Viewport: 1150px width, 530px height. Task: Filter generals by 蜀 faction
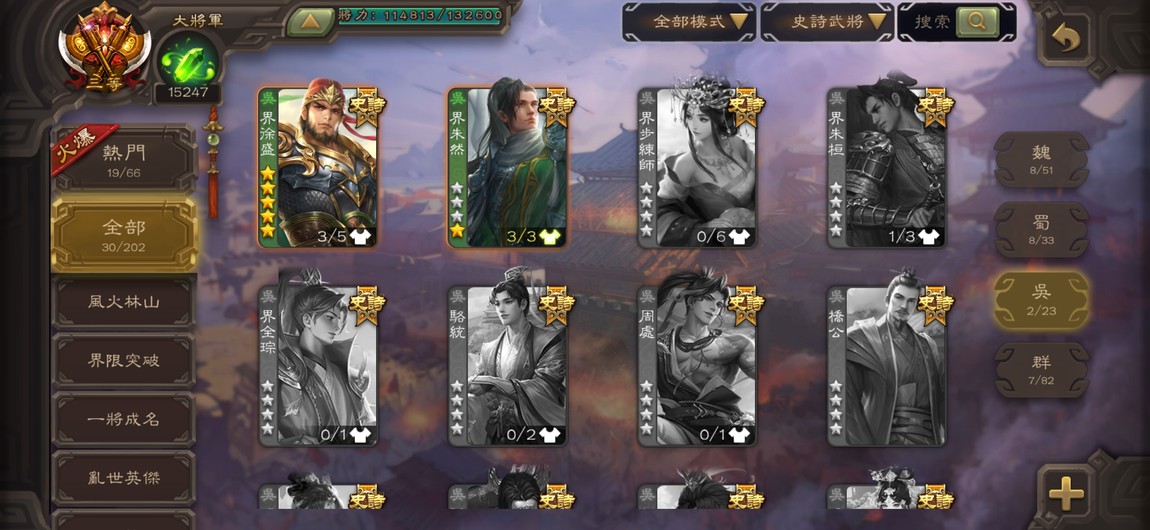(x=1041, y=229)
